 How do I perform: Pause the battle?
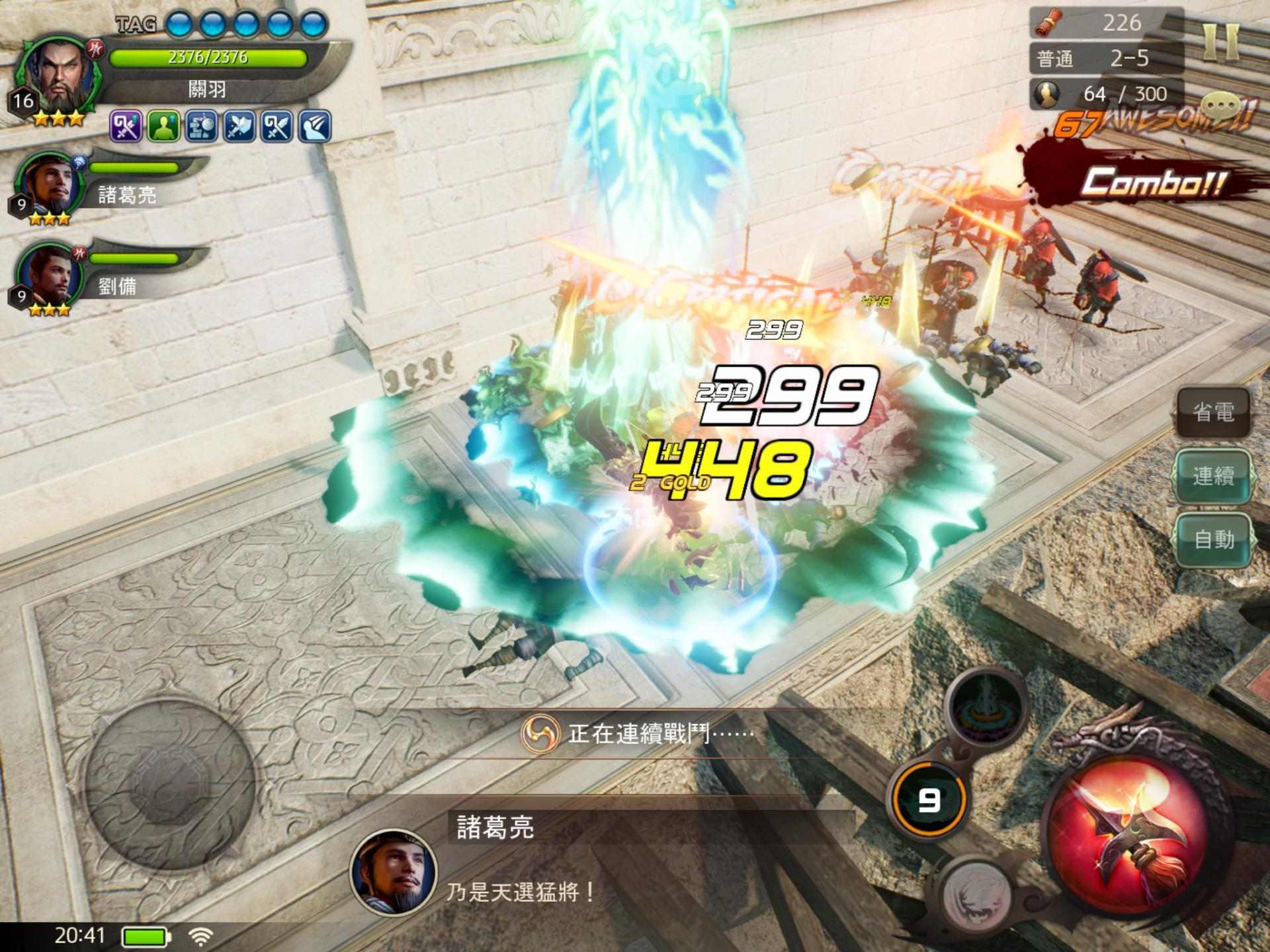[x=1220, y=41]
